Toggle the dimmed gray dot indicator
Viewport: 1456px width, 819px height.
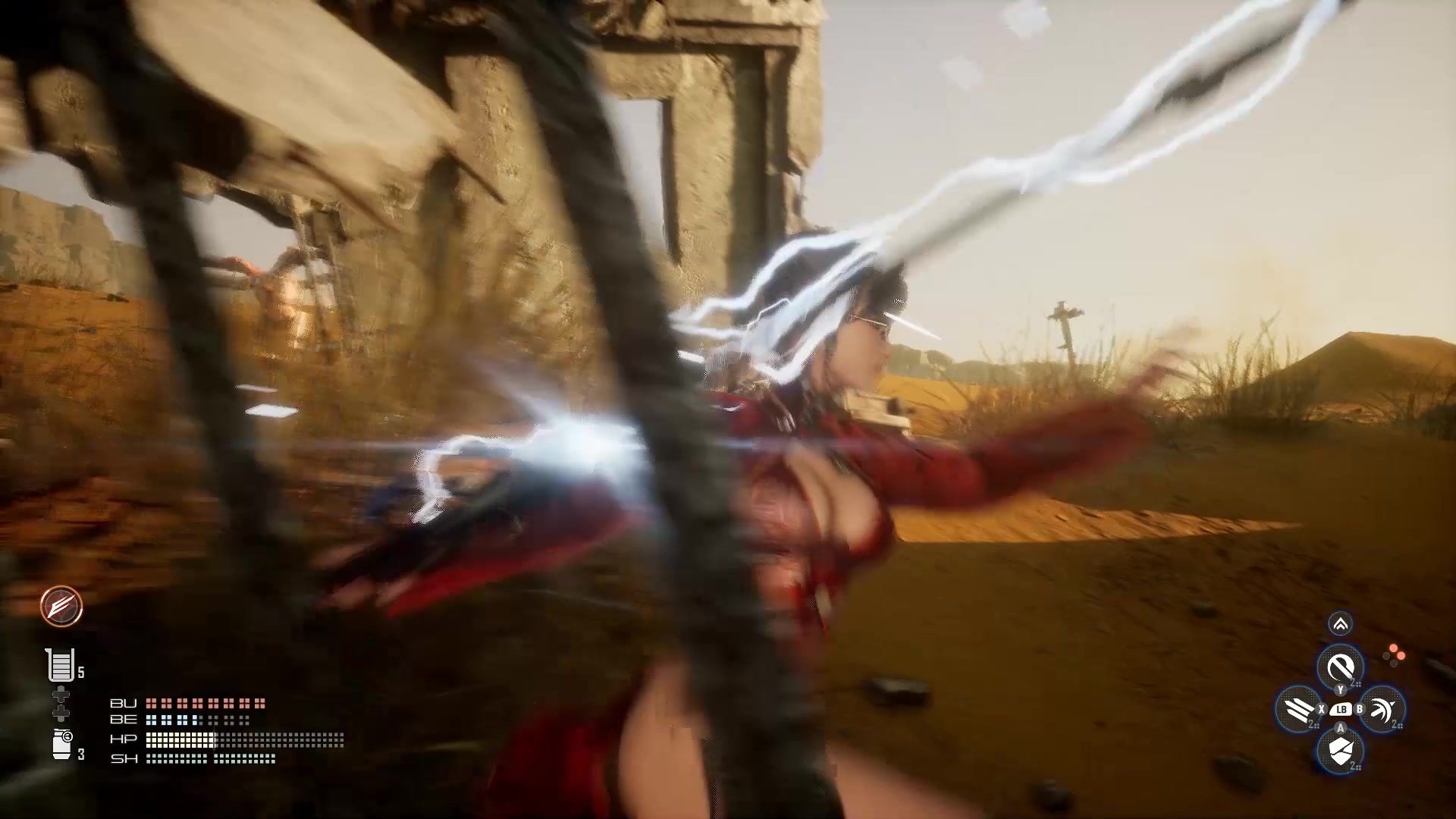pos(1386,656)
